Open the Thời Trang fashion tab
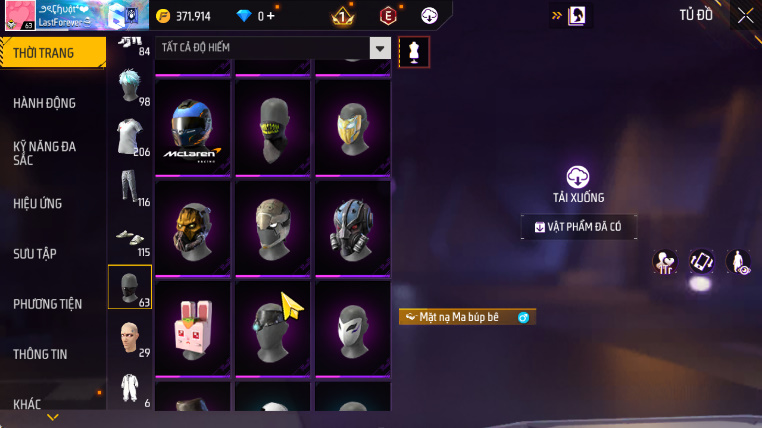 click(50, 53)
